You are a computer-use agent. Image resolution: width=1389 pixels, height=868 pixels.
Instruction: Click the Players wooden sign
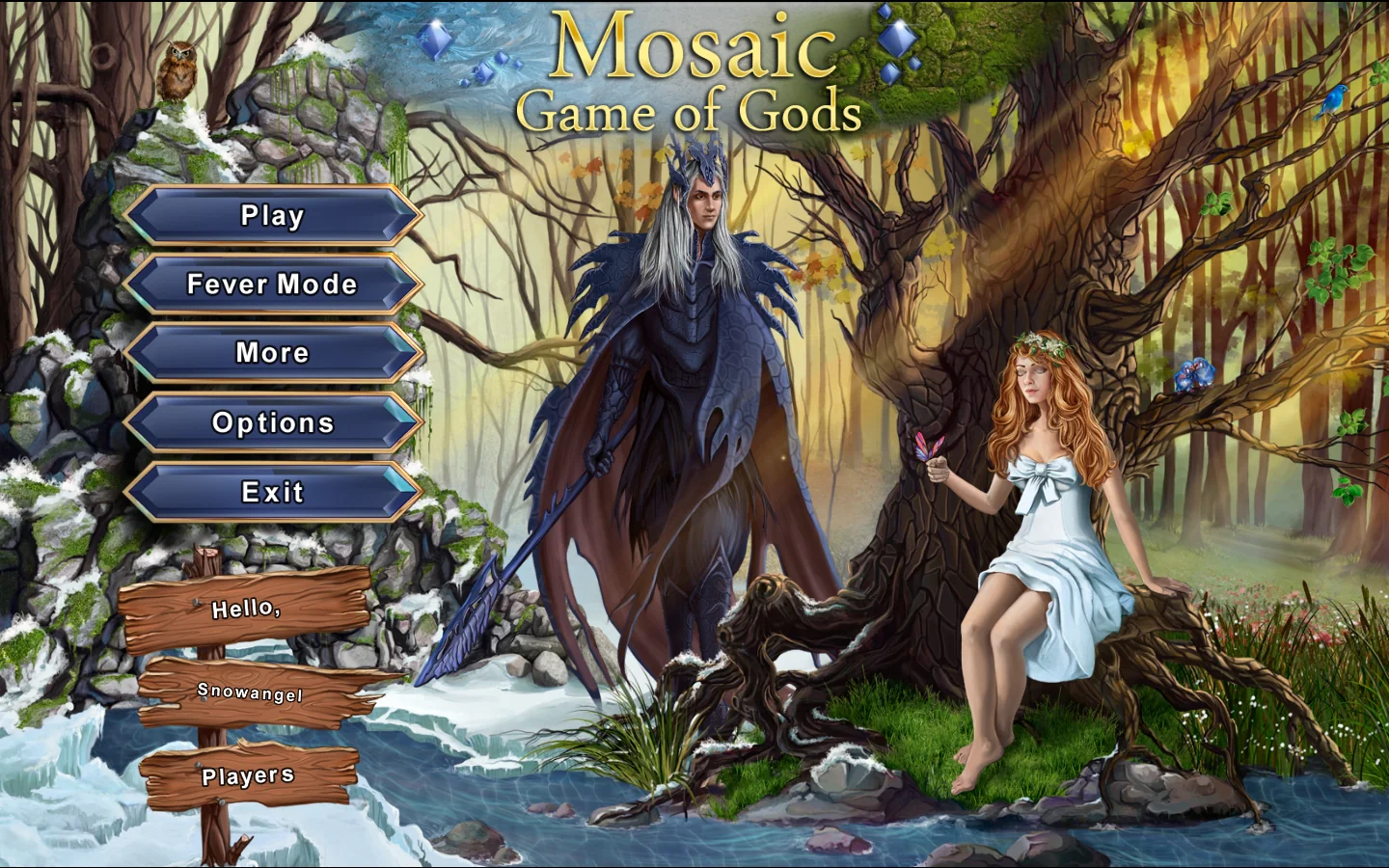pos(248,776)
